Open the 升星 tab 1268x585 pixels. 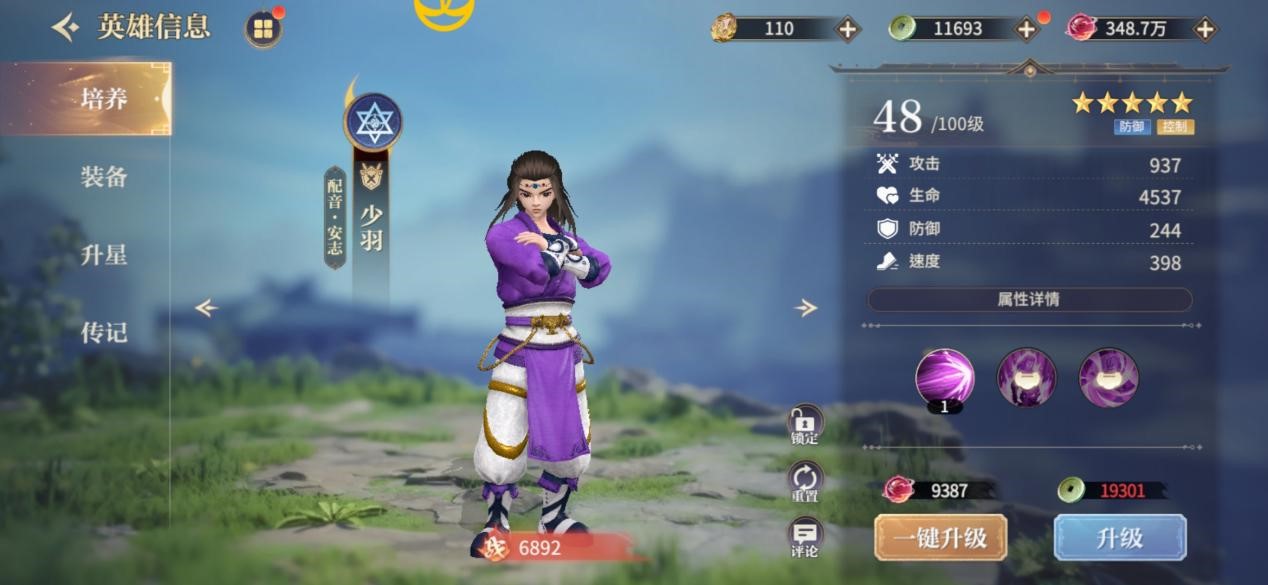tap(103, 255)
